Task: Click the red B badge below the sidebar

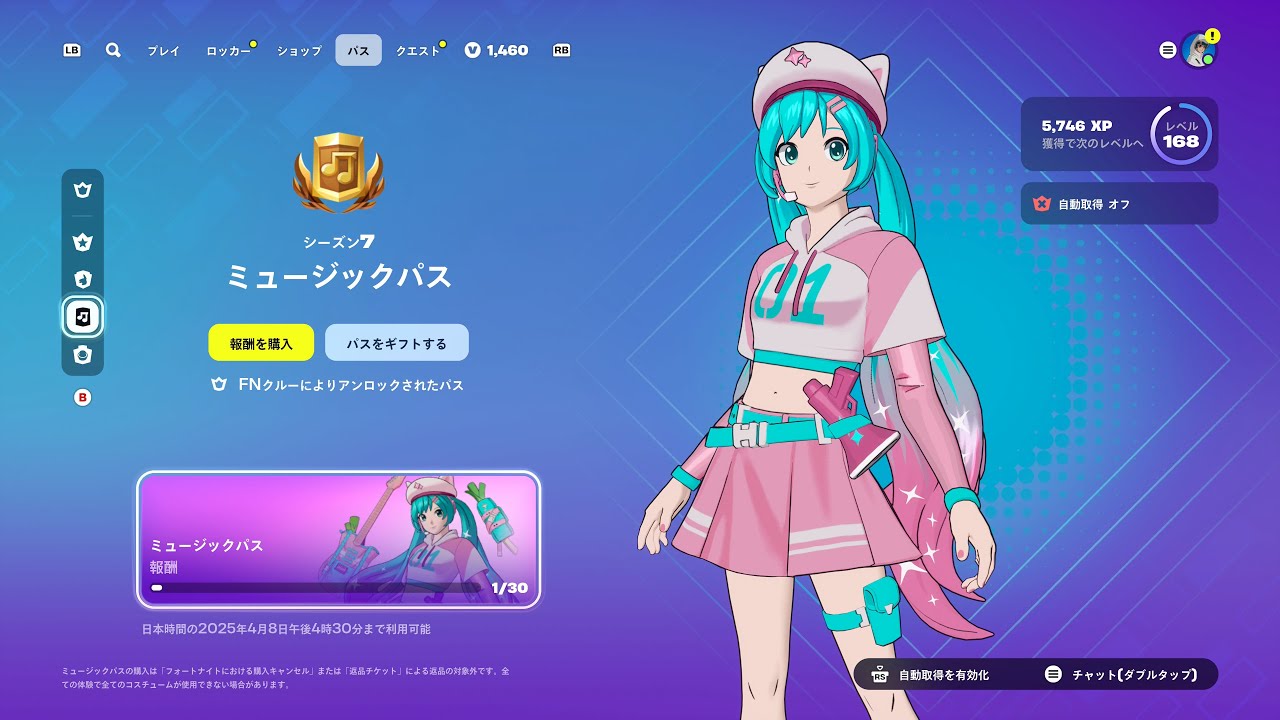Action: click(83, 396)
